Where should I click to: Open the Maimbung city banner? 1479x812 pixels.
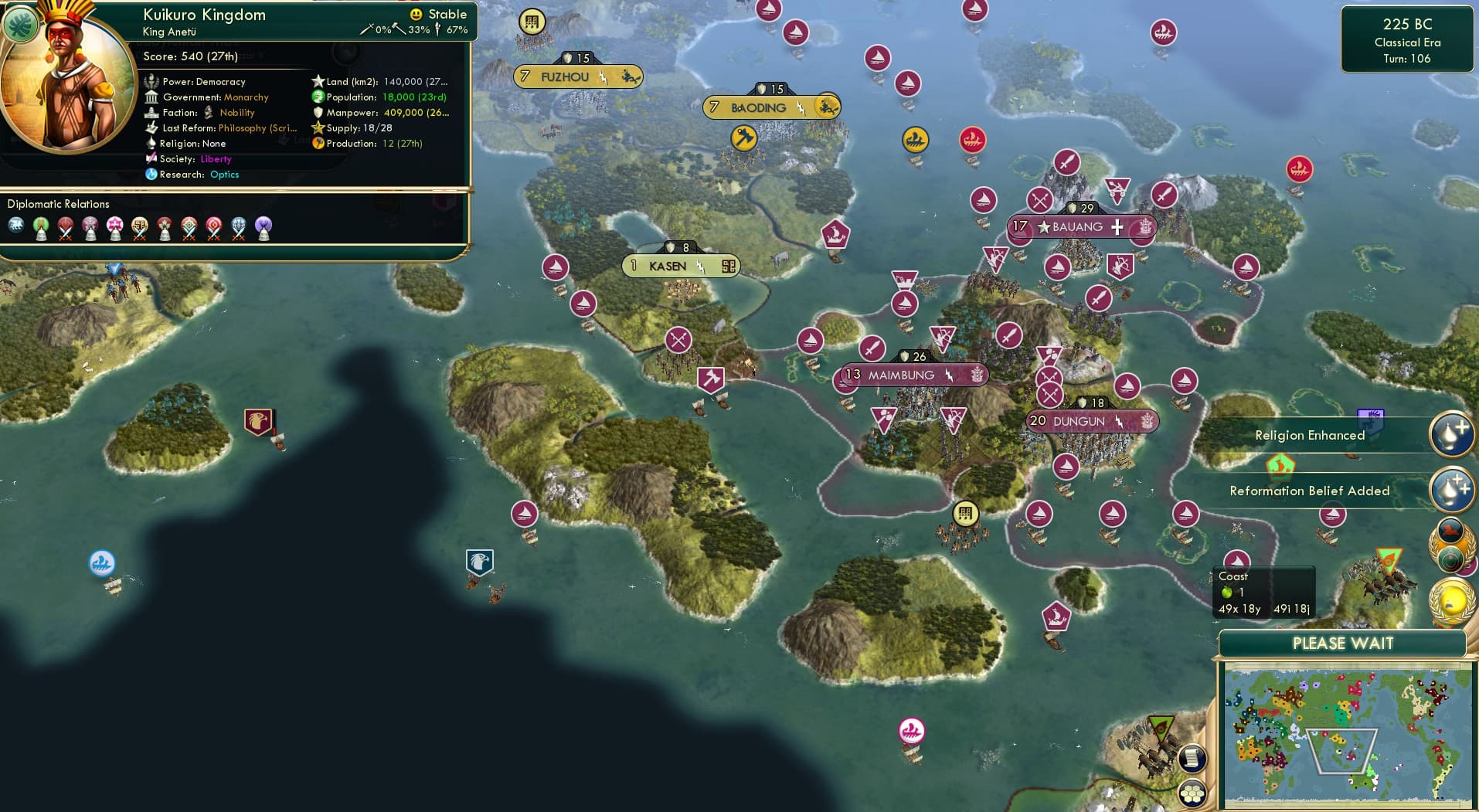(x=912, y=374)
